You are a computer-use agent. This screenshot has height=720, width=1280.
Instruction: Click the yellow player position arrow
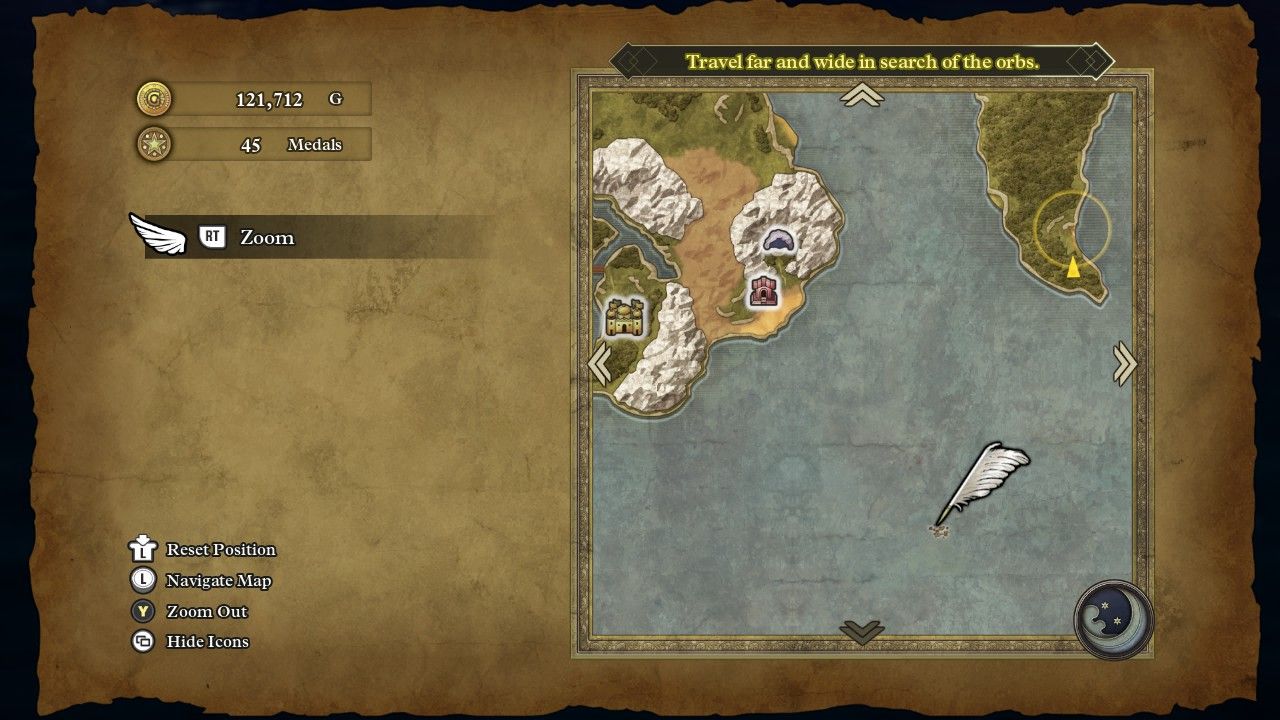click(1073, 267)
